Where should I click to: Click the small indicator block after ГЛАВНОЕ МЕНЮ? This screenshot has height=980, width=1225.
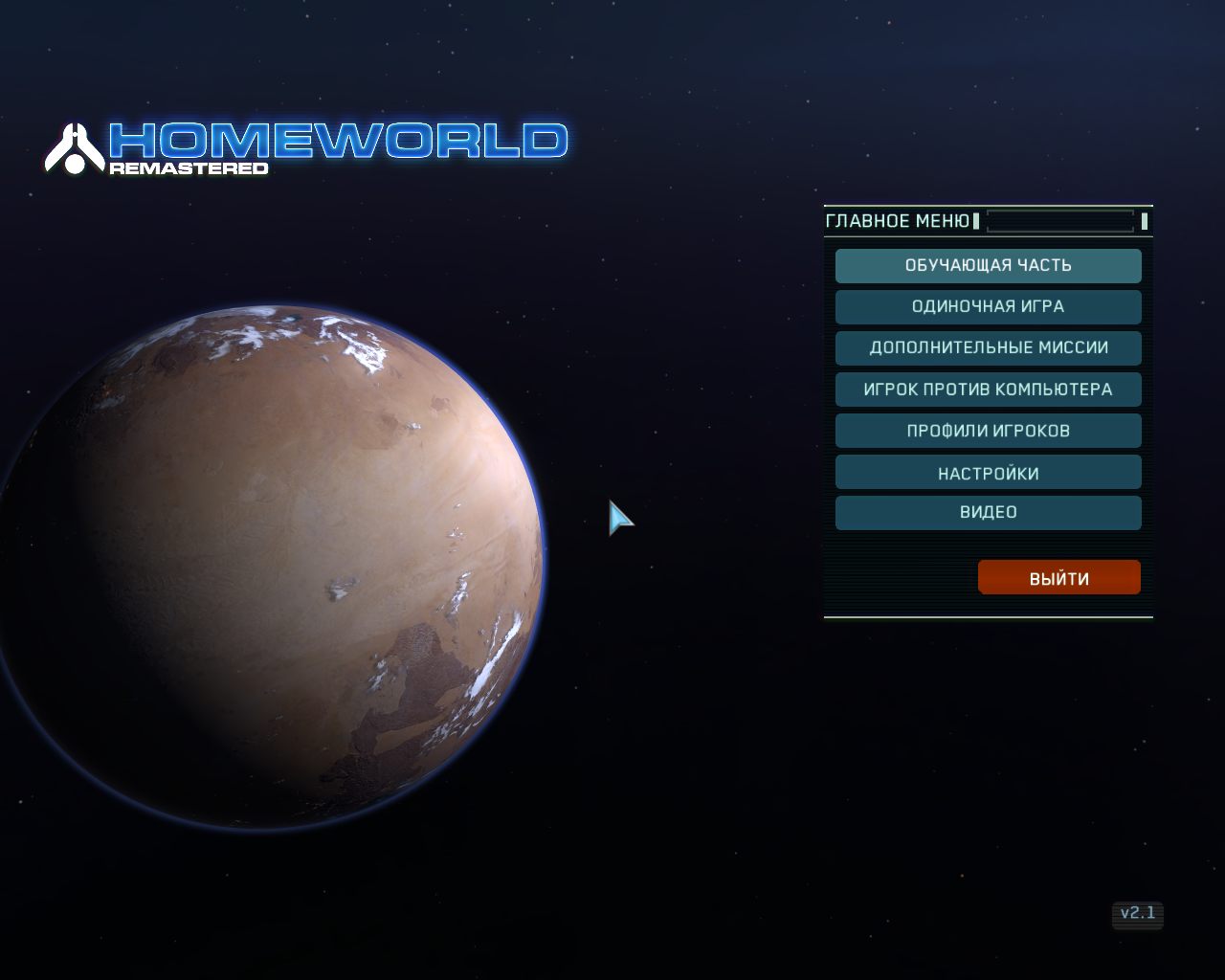pyautogui.click(x=976, y=221)
